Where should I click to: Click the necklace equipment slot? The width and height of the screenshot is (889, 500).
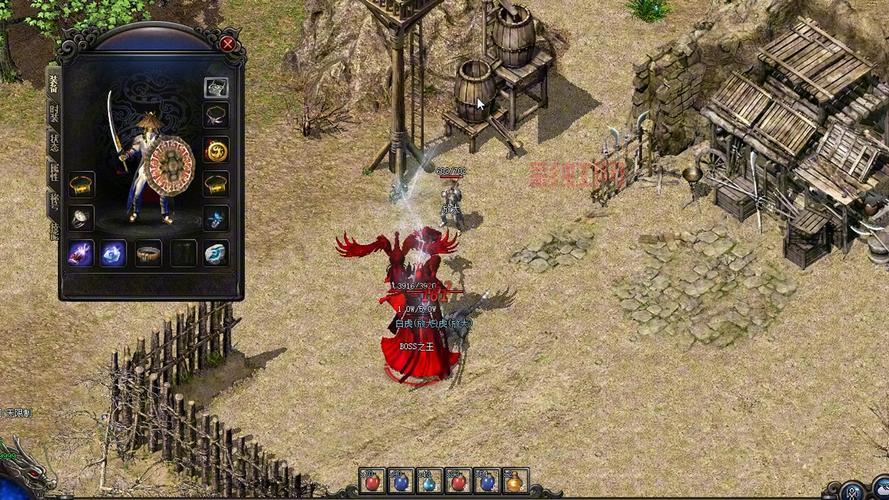click(216, 116)
